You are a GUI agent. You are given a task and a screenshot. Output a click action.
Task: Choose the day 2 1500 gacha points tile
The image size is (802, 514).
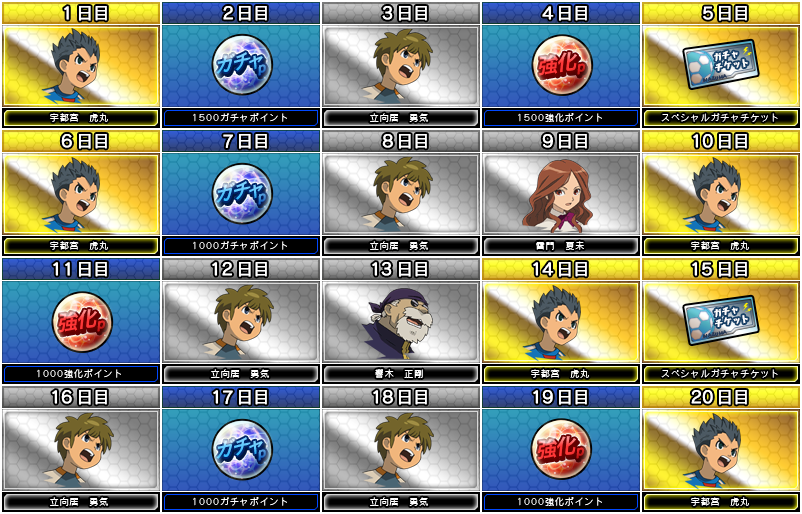point(240,65)
